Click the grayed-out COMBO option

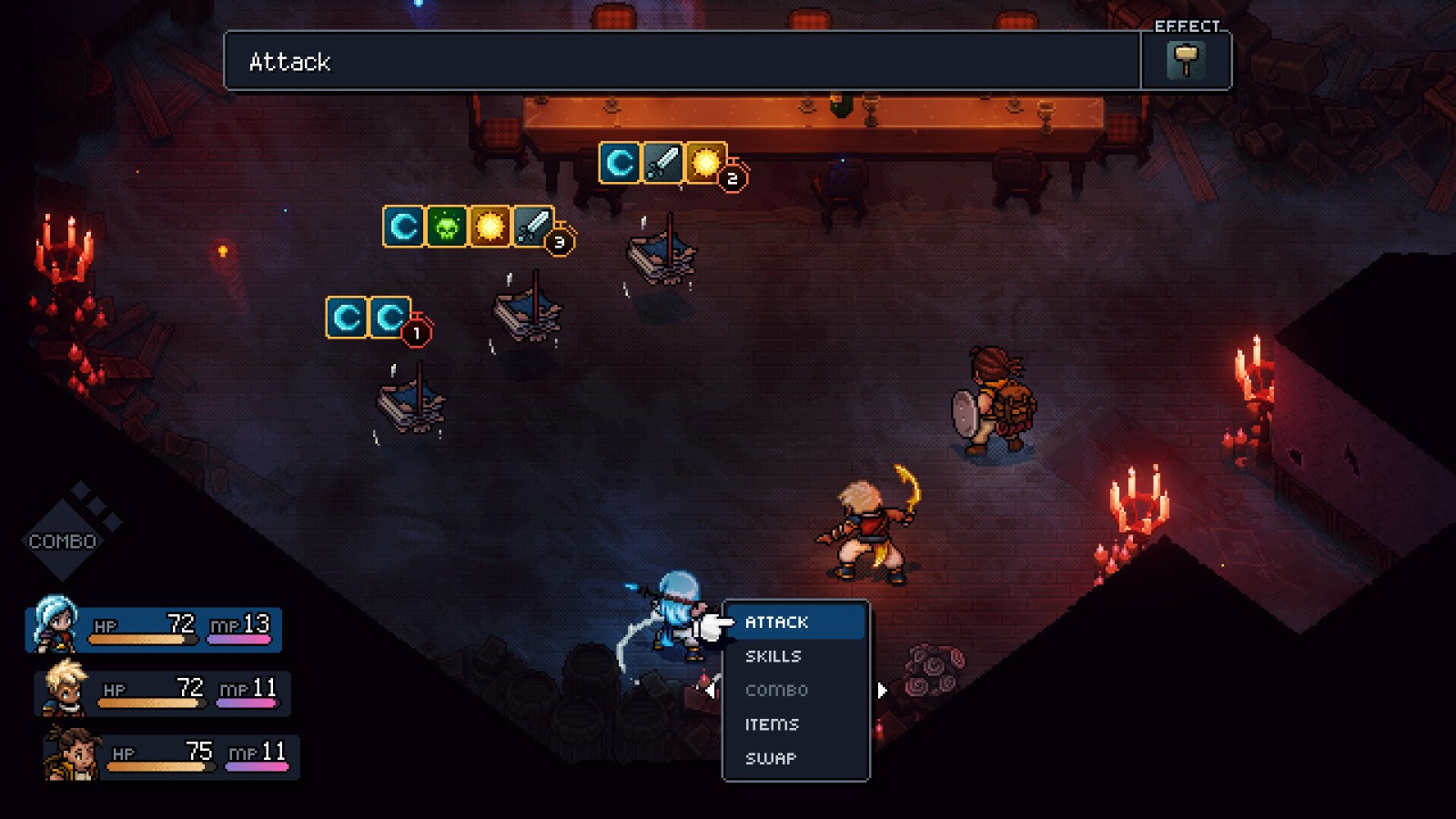coord(776,690)
